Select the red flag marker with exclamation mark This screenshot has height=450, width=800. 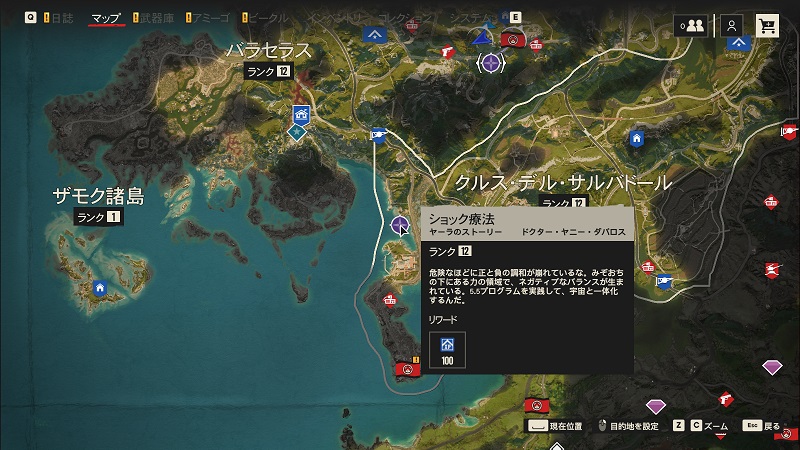407,369
